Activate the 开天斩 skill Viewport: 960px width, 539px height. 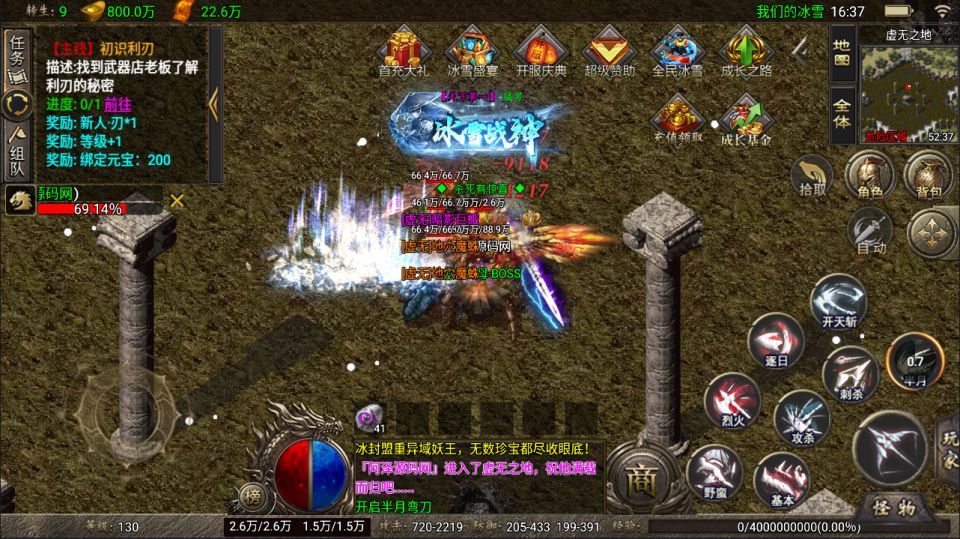(836, 303)
